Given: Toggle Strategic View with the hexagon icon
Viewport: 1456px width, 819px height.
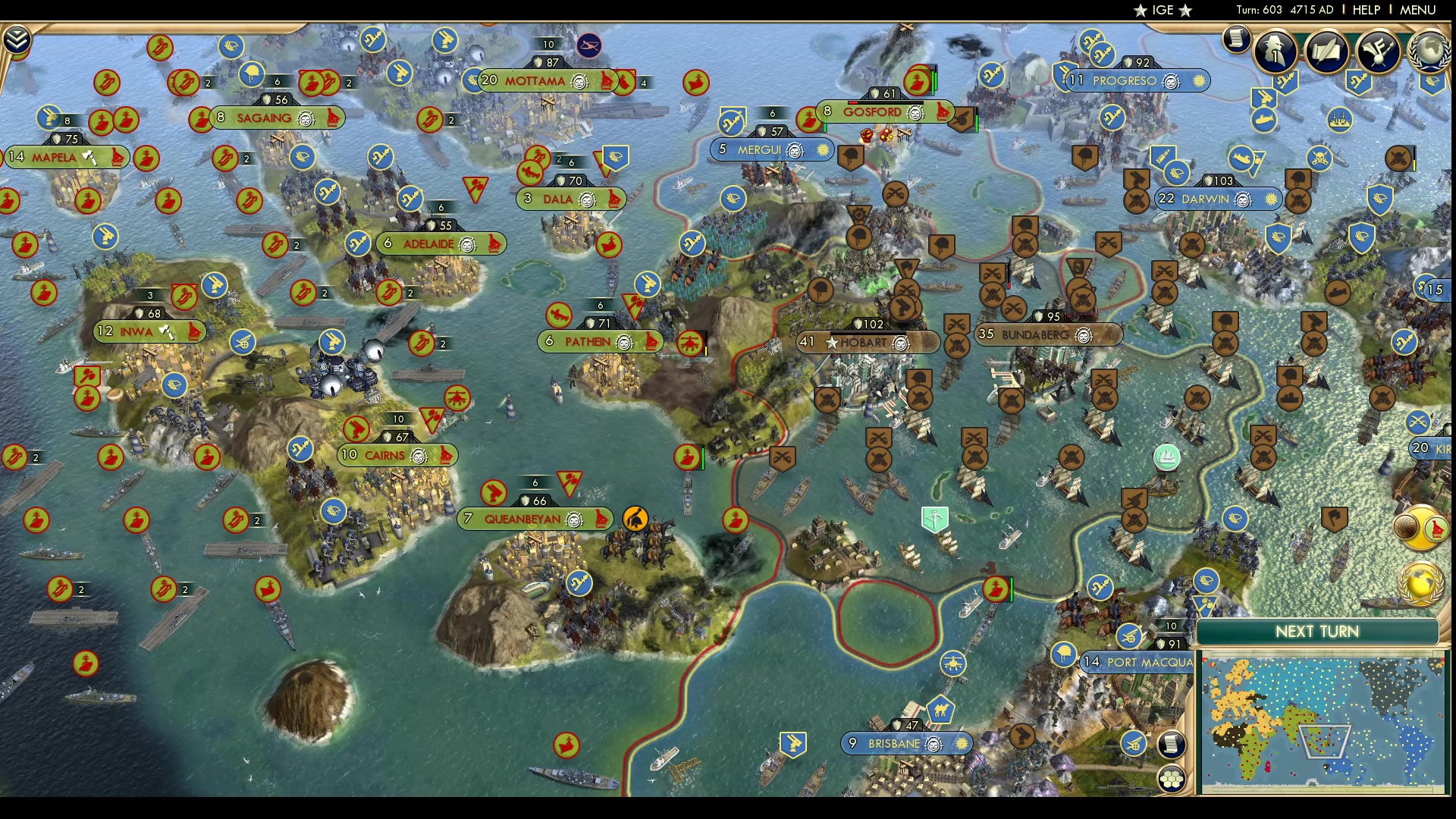Looking at the screenshot, I should click(1172, 779).
